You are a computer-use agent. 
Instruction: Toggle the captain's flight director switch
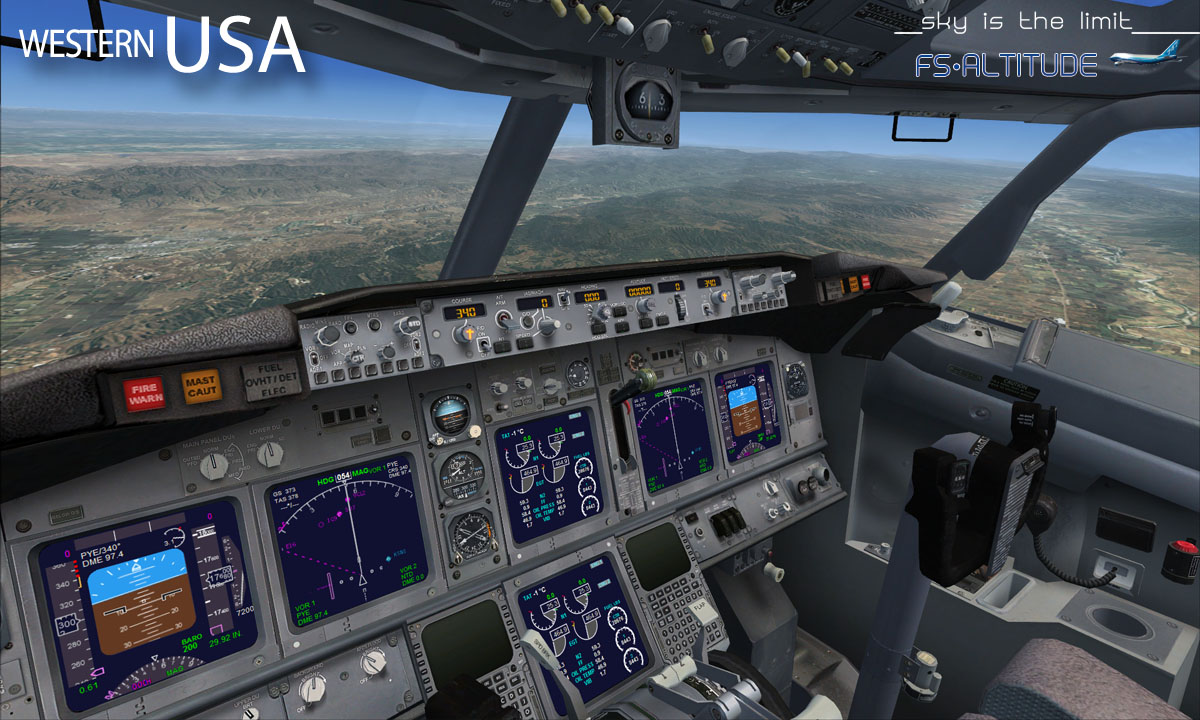click(x=484, y=346)
